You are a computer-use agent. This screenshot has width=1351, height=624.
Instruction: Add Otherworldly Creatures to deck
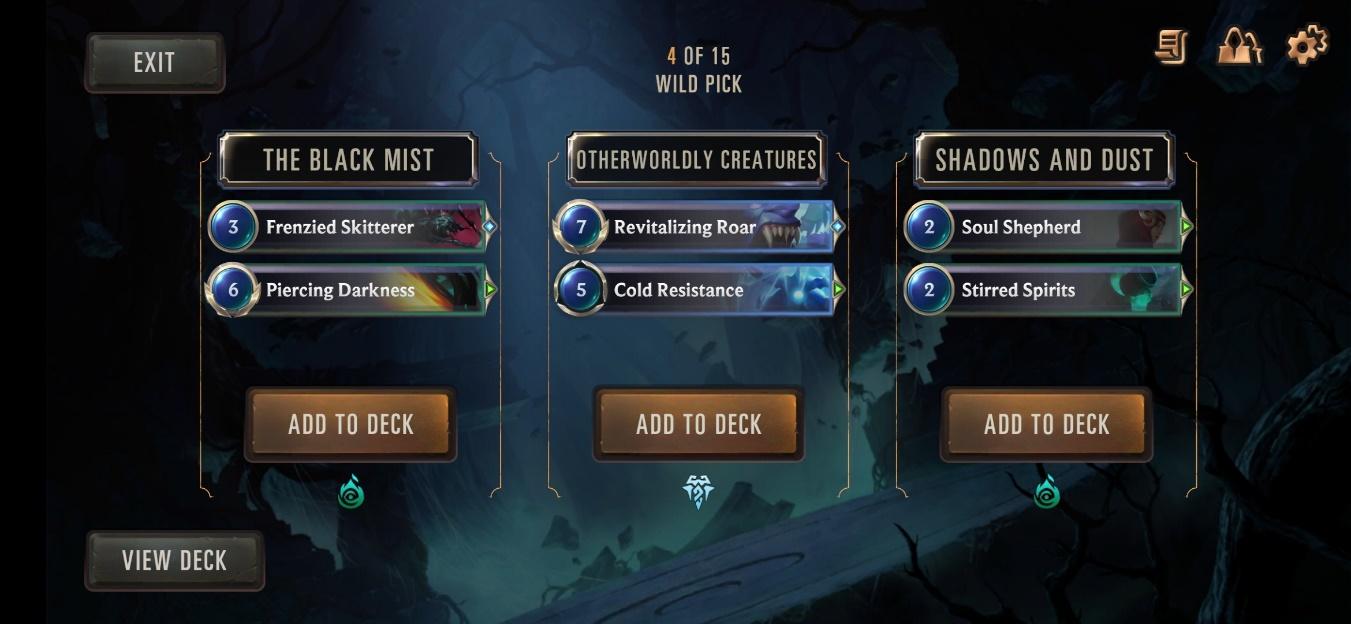[x=698, y=425]
